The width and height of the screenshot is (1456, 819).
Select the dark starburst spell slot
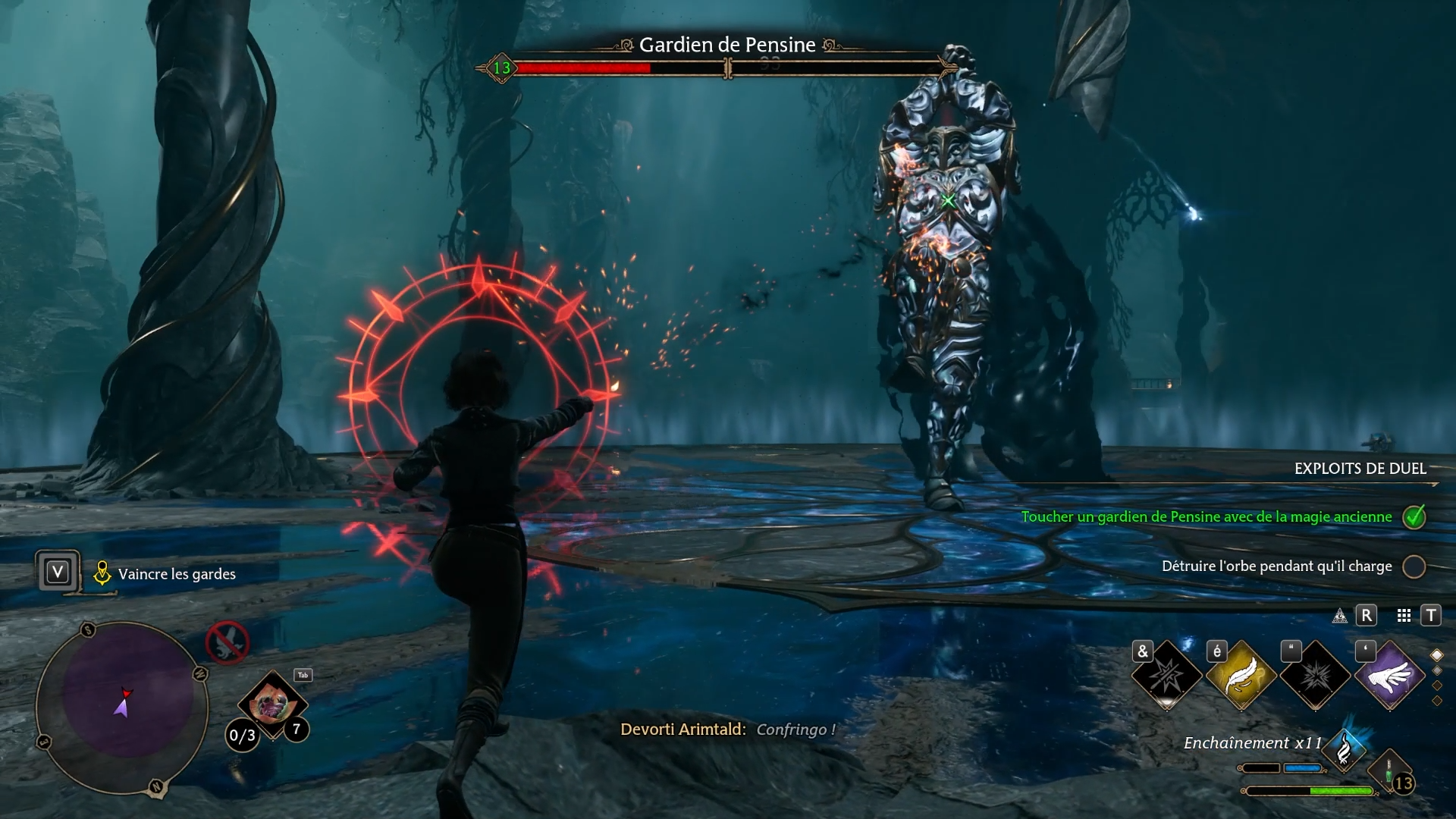click(x=1315, y=675)
